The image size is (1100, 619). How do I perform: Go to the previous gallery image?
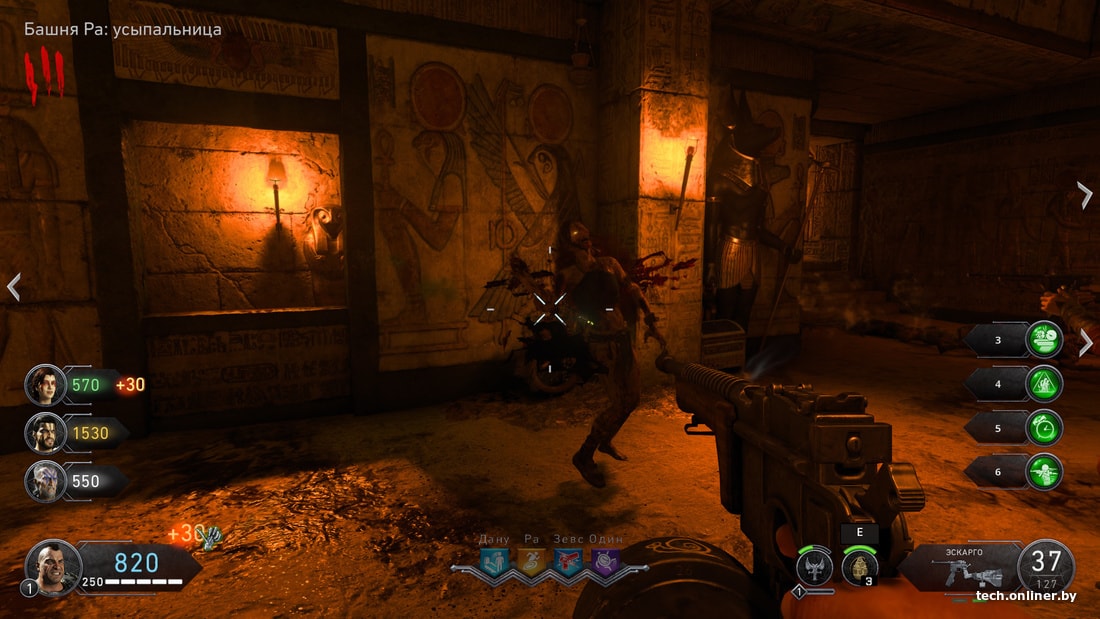click(x=13, y=288)
